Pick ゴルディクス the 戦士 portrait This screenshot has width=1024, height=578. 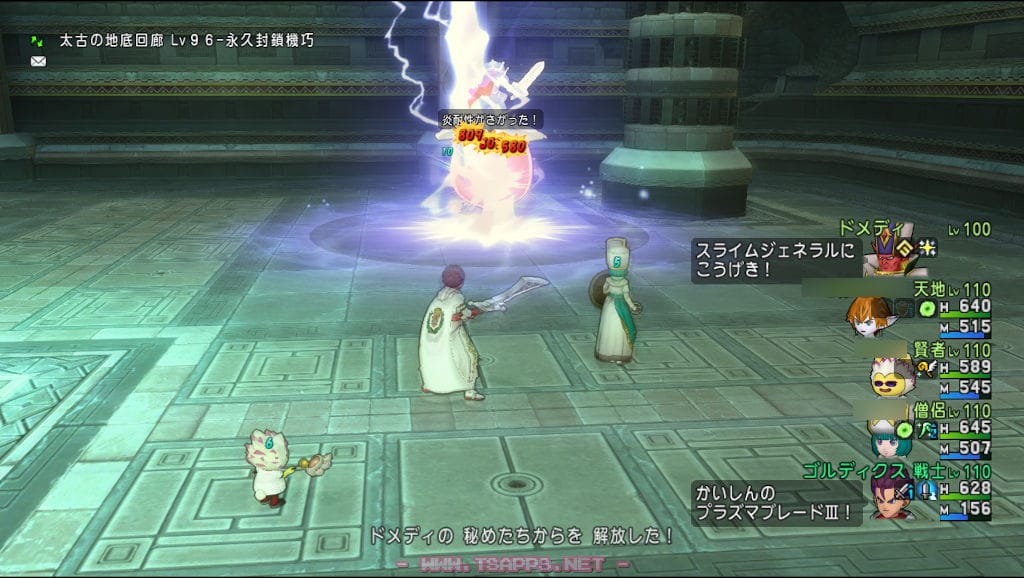click(x=887, y=496)
